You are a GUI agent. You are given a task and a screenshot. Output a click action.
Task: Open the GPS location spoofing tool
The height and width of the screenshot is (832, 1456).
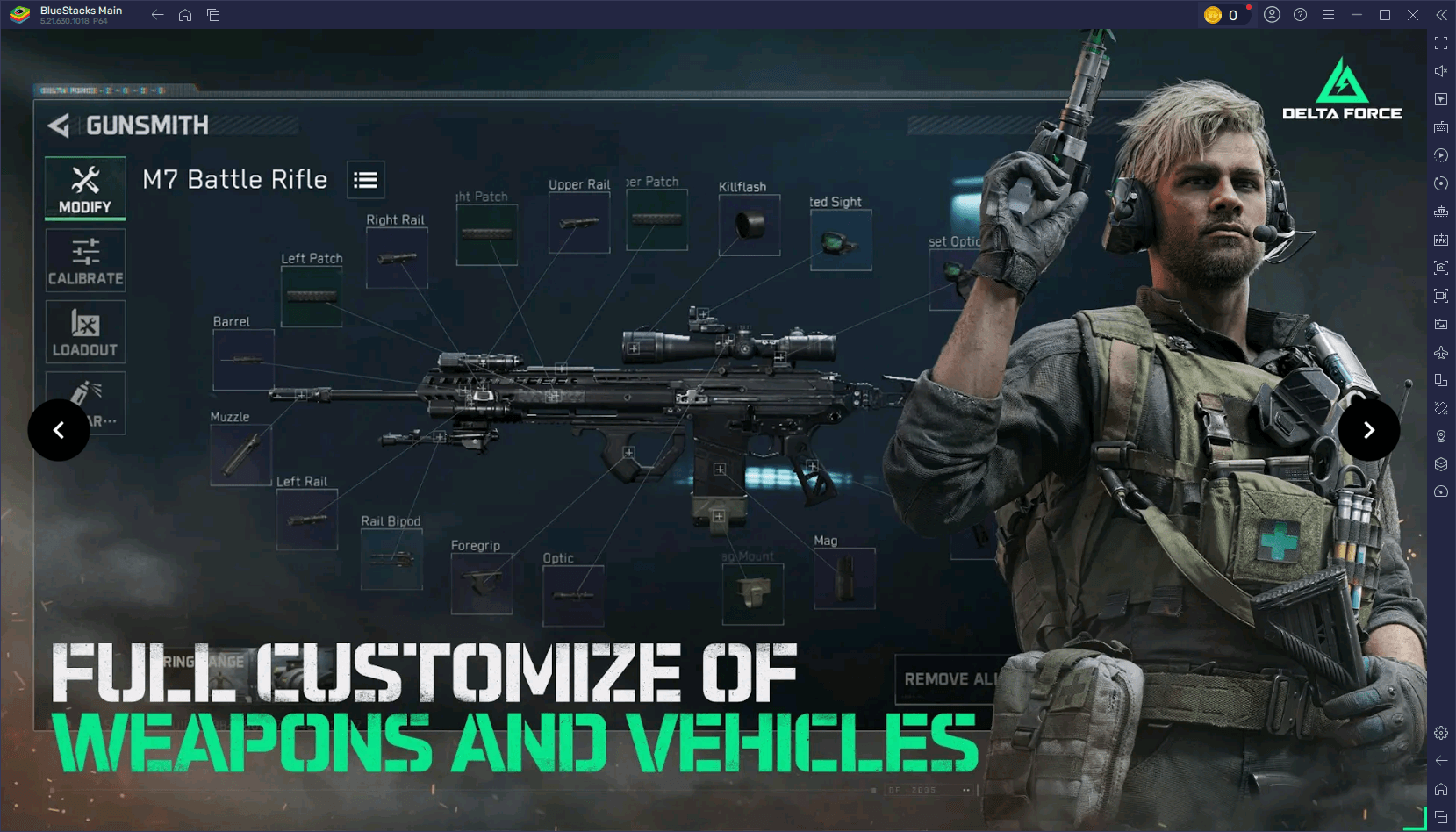click(x=1440, y=435)
